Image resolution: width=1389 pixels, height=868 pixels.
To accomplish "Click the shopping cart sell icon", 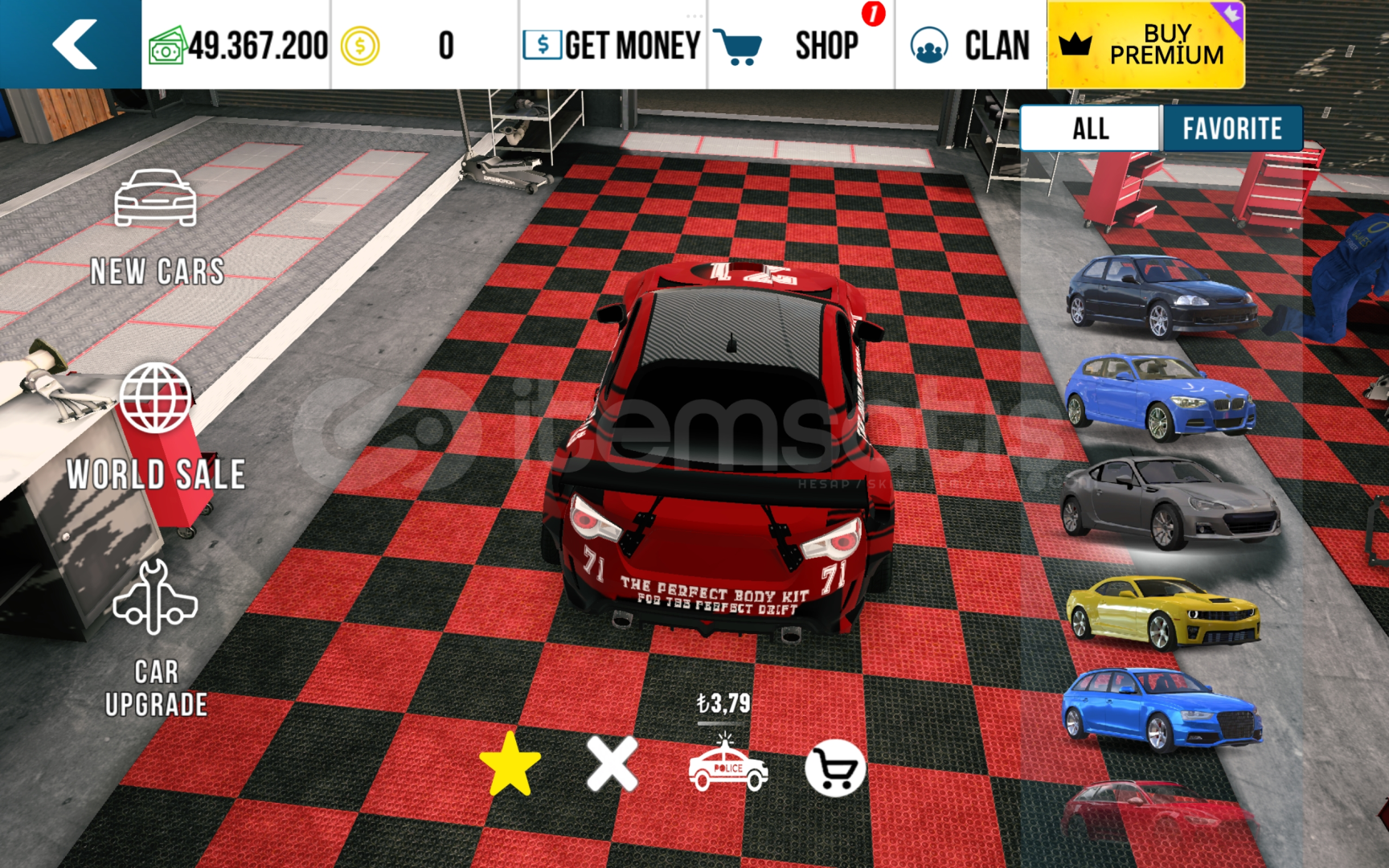I will 835,768.
